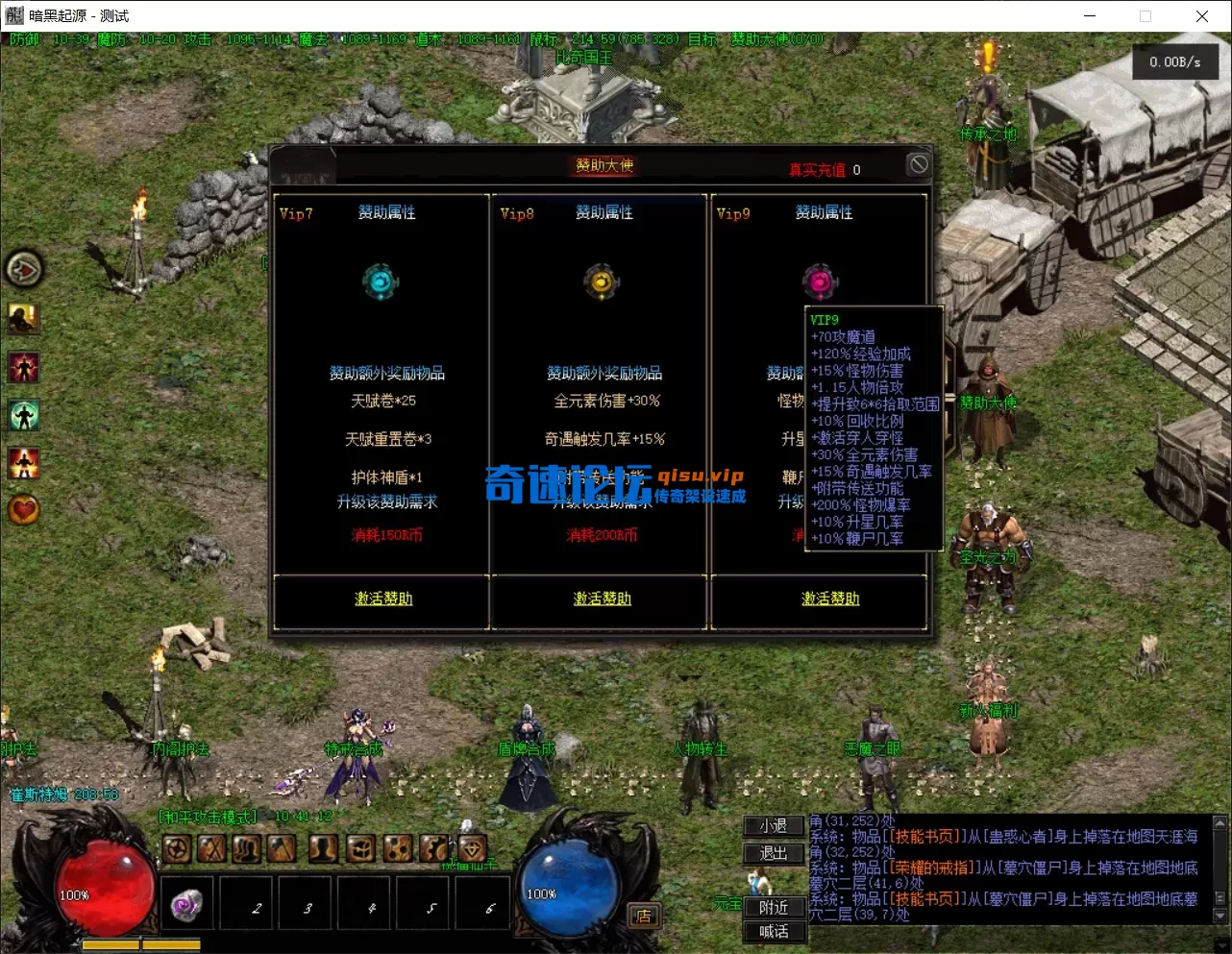Switch chat to 喊话 shout channel
This screenshot has width=1232, height=954.
point(774,931)
